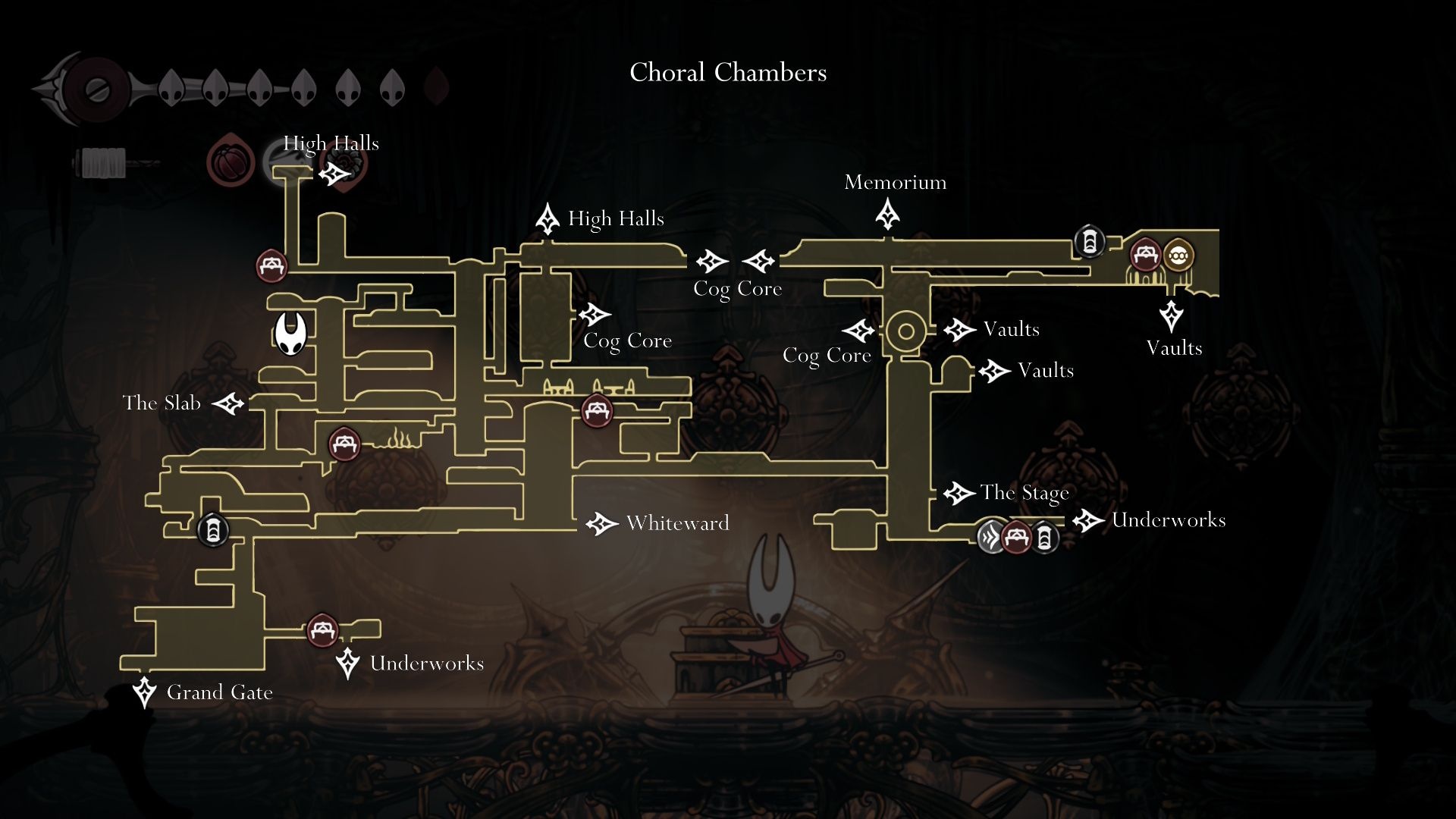Click the golden pin beside the bench
Screen dimensions: 1456x819
click(1177, 256)
